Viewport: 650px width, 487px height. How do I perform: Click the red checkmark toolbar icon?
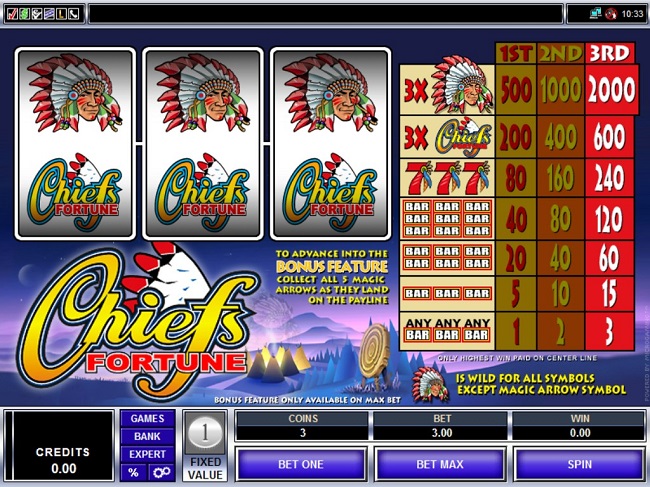click(x=11, y=13)
